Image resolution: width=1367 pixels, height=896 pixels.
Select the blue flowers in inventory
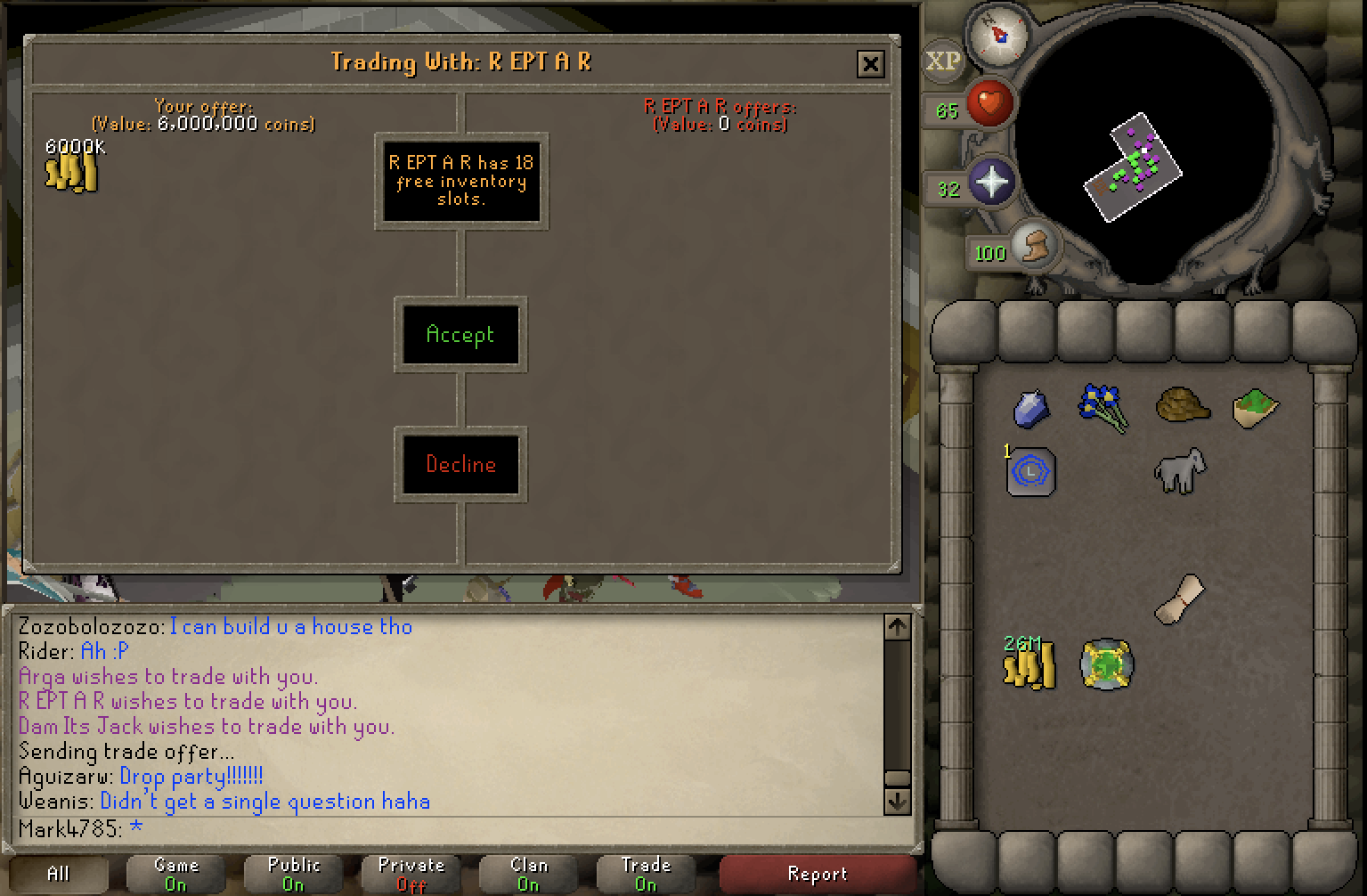1103,407
